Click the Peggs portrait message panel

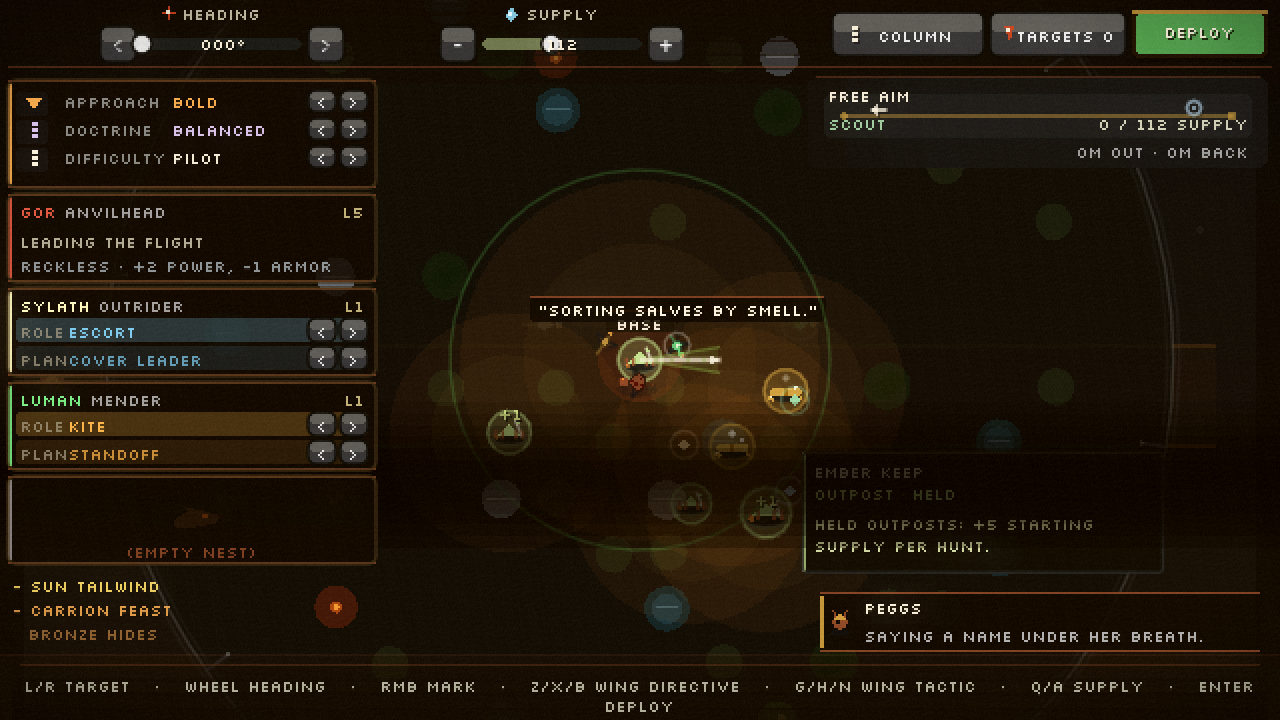click(1040, 622)
